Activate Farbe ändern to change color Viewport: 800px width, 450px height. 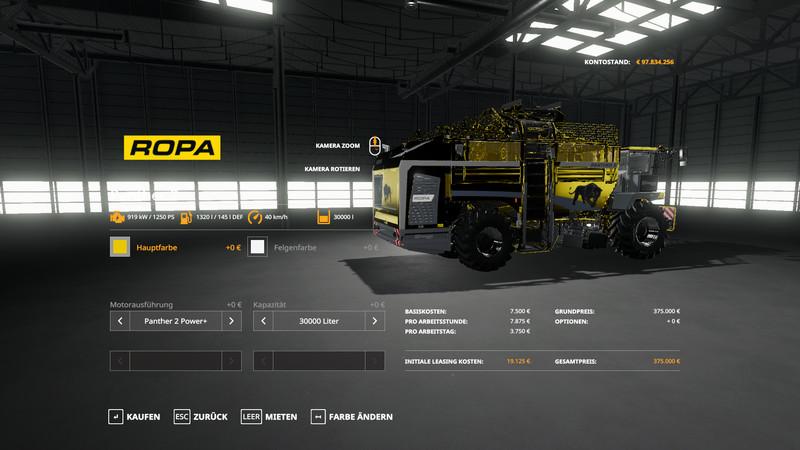(353, 416)
